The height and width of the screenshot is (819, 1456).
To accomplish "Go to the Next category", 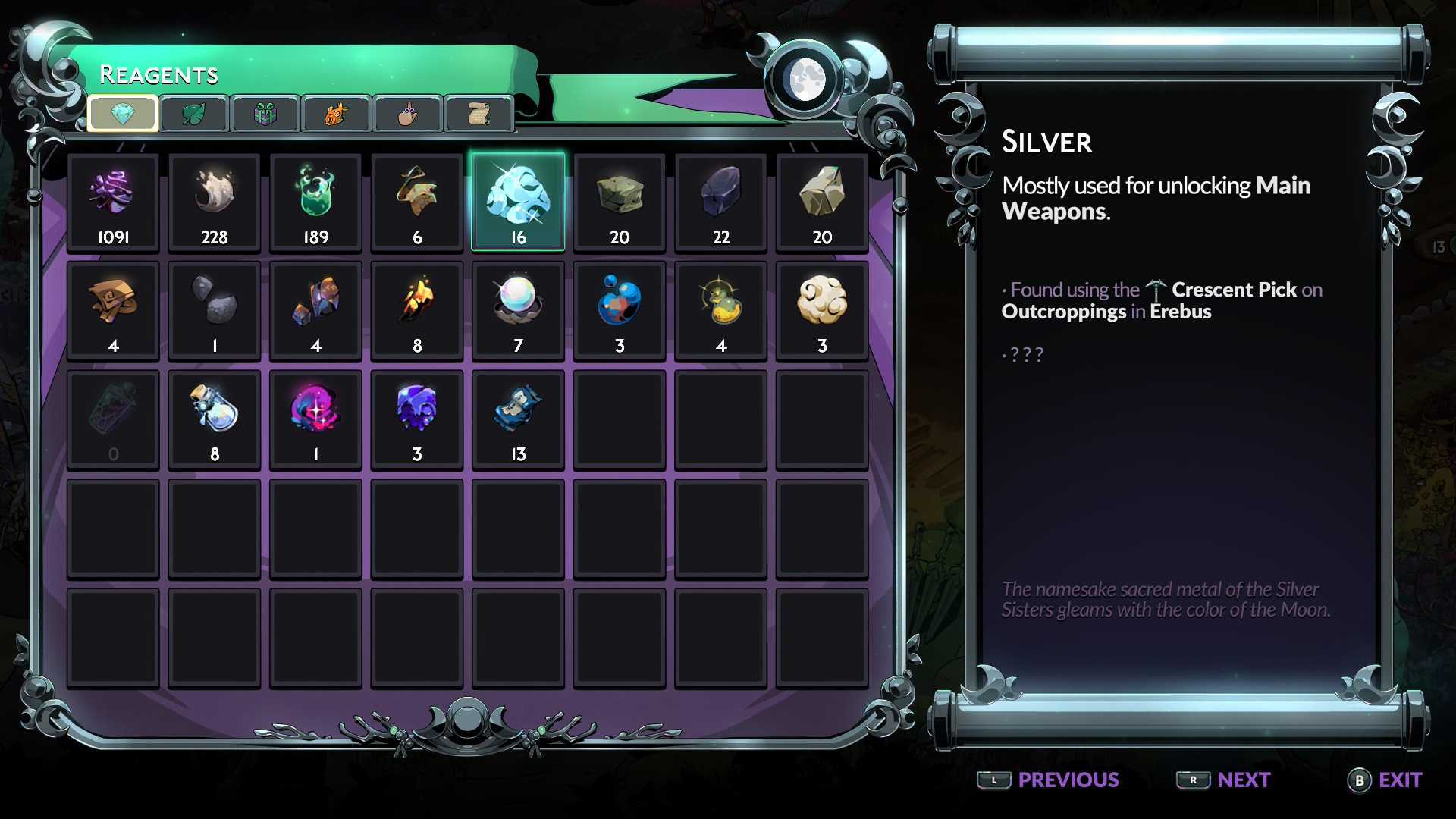I will pyautogui.click(x=1223, y=780).
